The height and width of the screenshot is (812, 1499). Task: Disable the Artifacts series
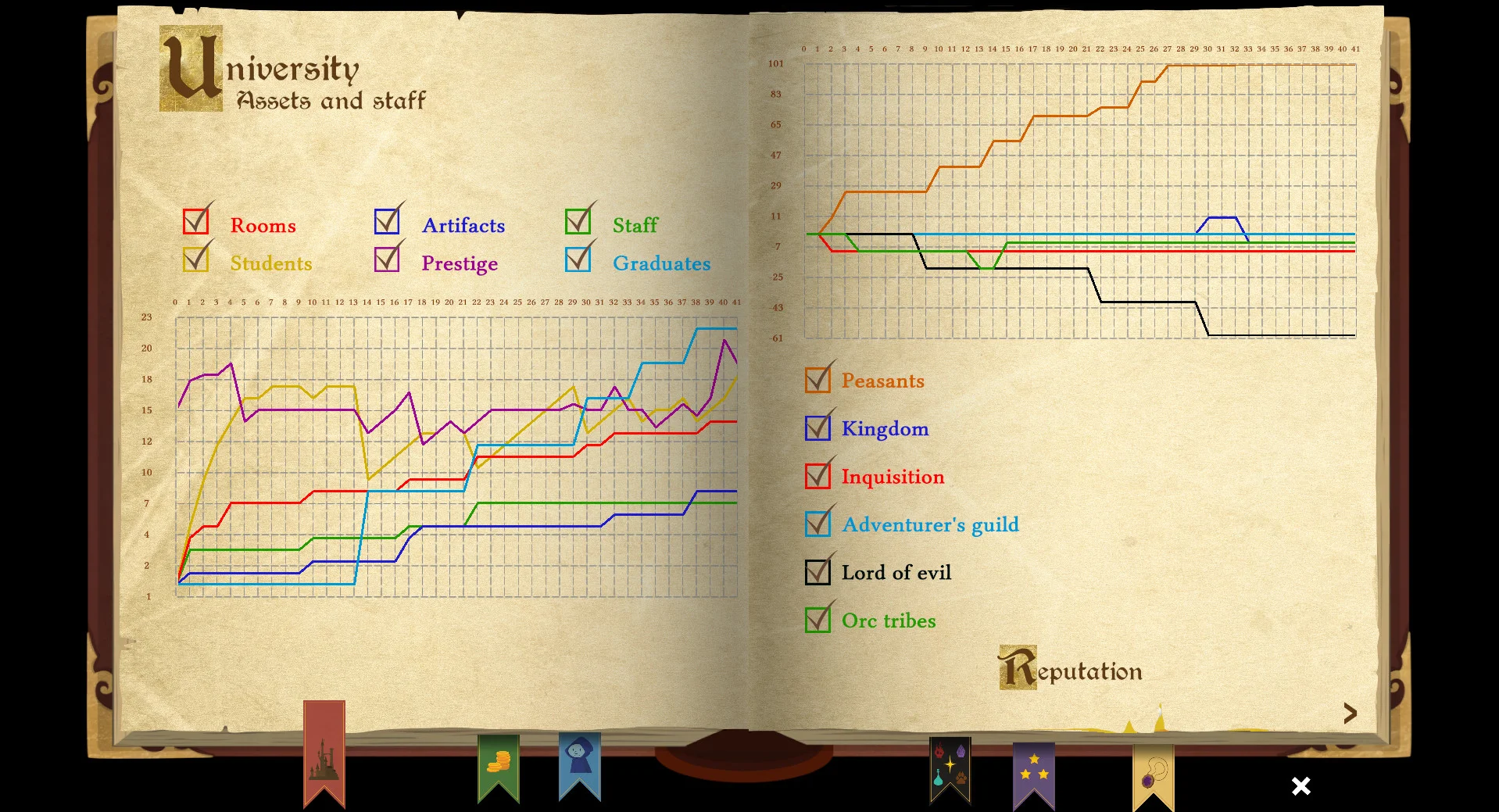pyautogui.click(x=387, y=223)
